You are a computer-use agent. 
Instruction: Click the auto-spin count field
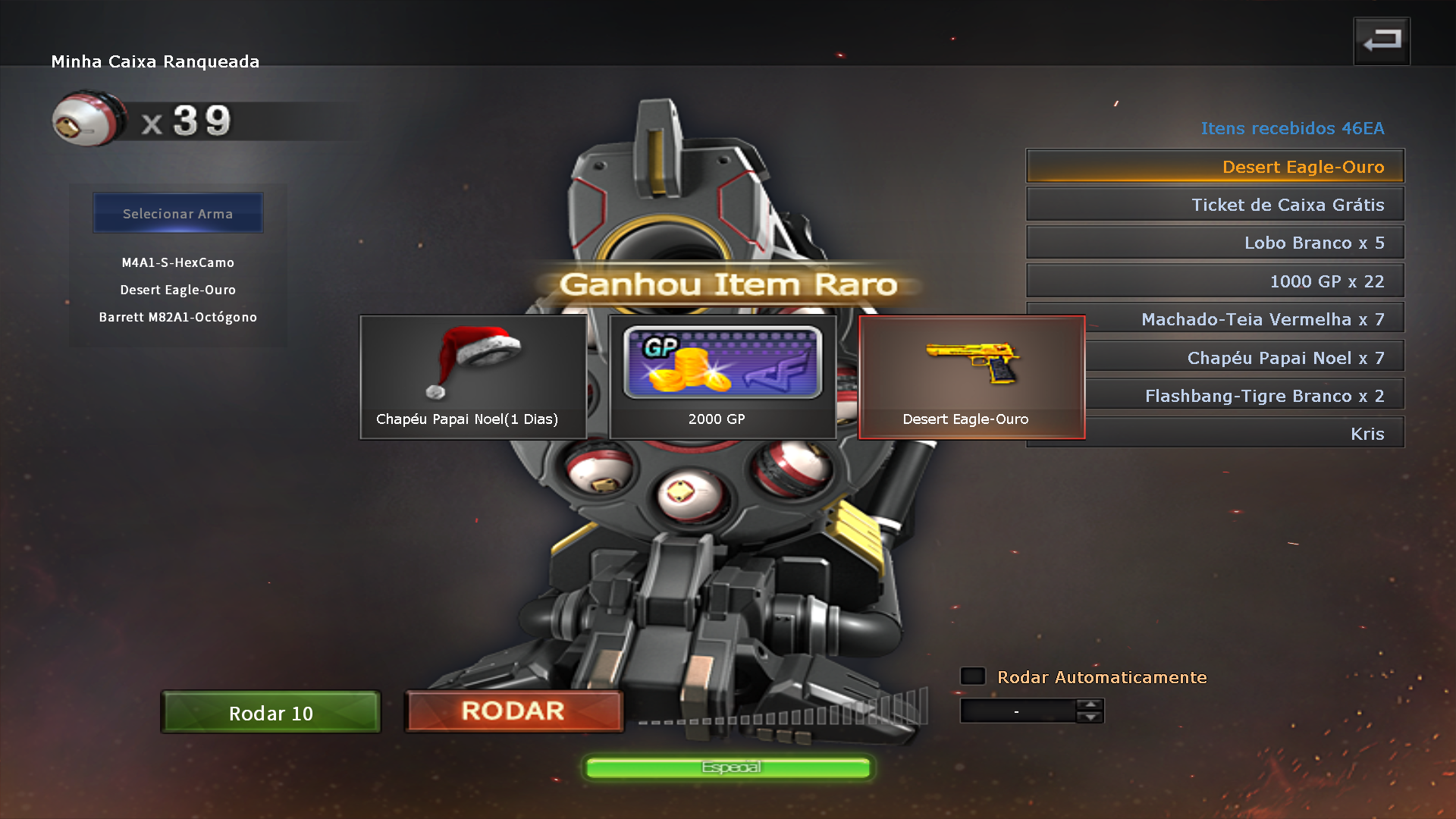[x=1017, y=711]
